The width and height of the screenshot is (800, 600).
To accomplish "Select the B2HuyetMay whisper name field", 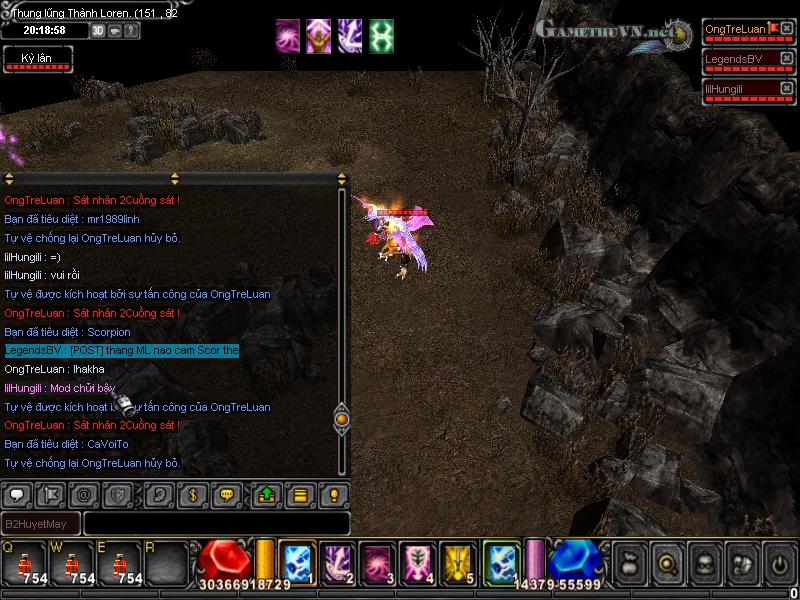I will [x=41, y=524].
